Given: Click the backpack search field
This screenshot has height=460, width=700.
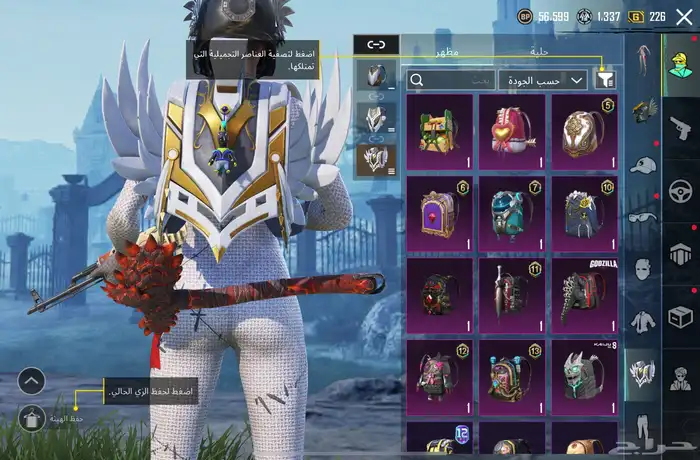Looking at the screenshot, I should (x=452, y=80).
